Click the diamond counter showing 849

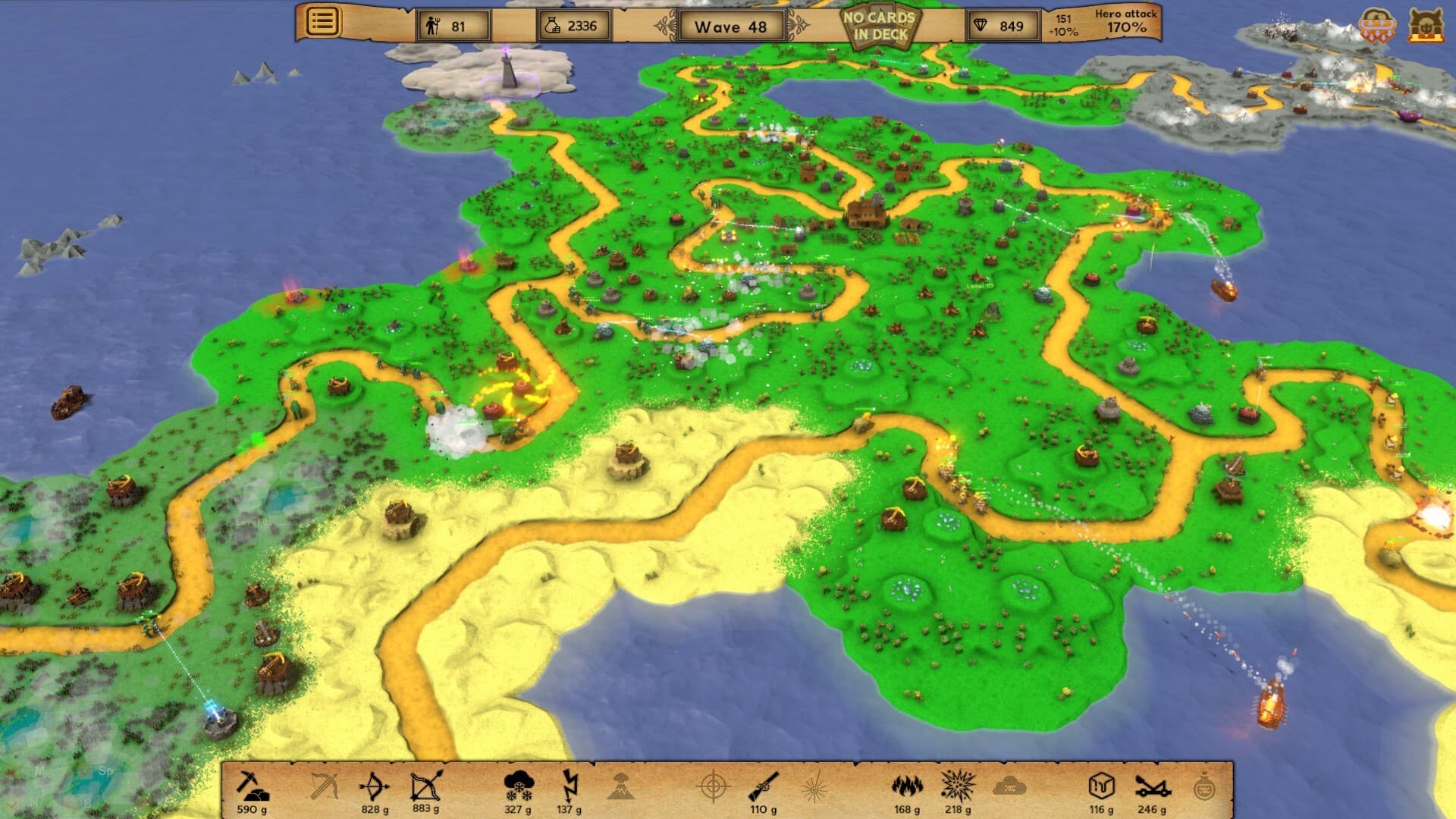click(x=1001, y=26)
